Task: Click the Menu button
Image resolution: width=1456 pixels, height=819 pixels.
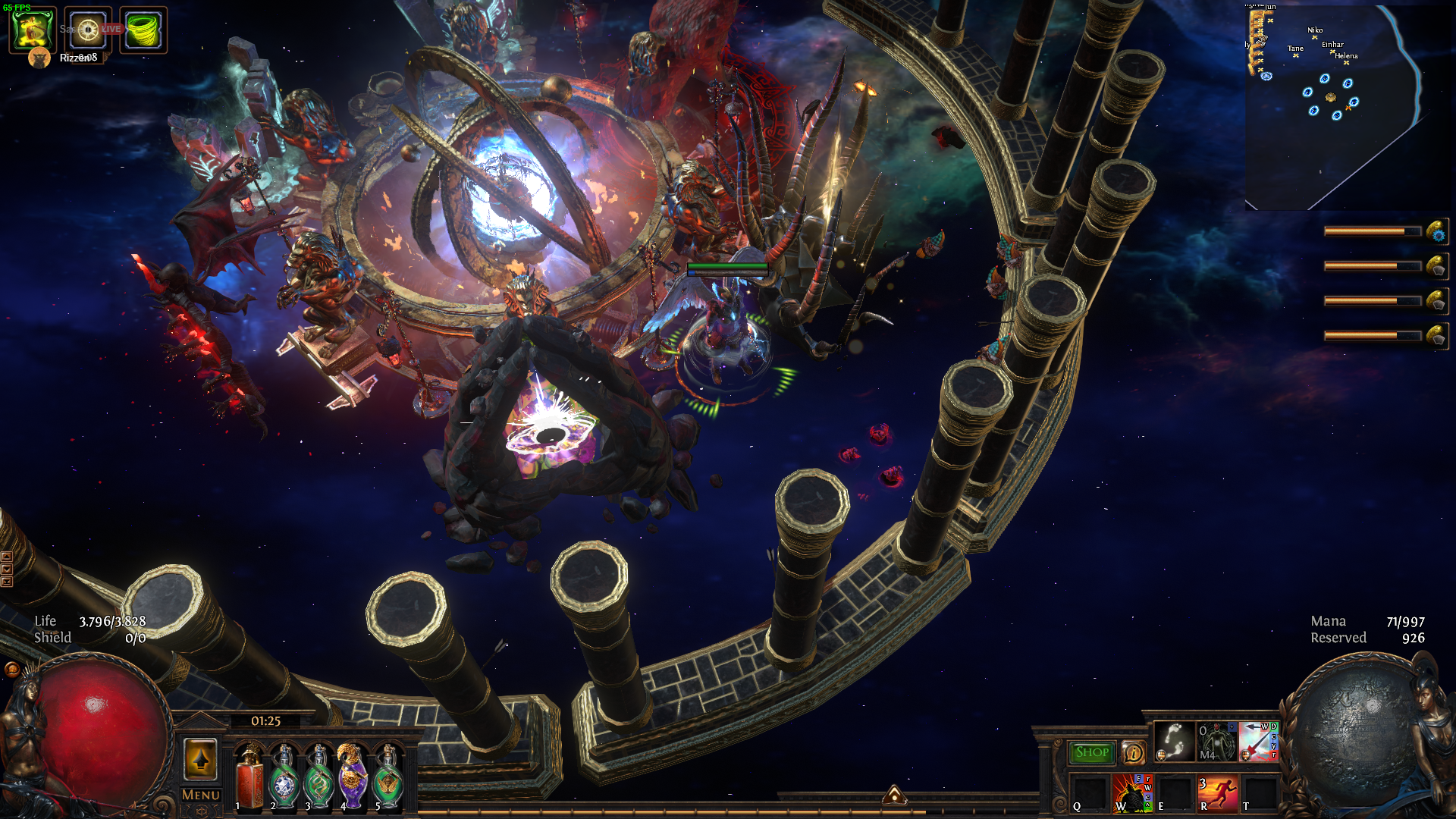Action: (201, 795)
